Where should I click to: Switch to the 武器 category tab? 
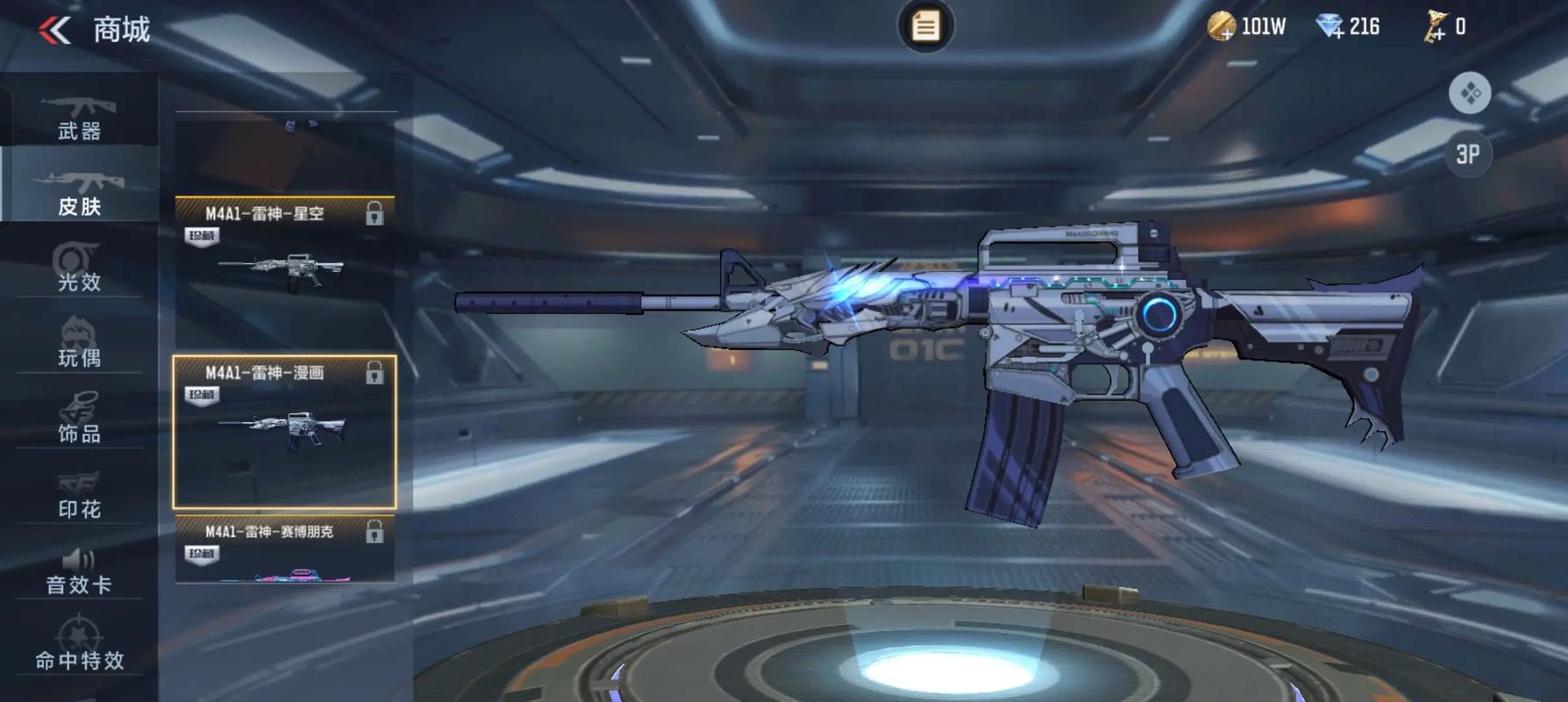click(79, 117)
